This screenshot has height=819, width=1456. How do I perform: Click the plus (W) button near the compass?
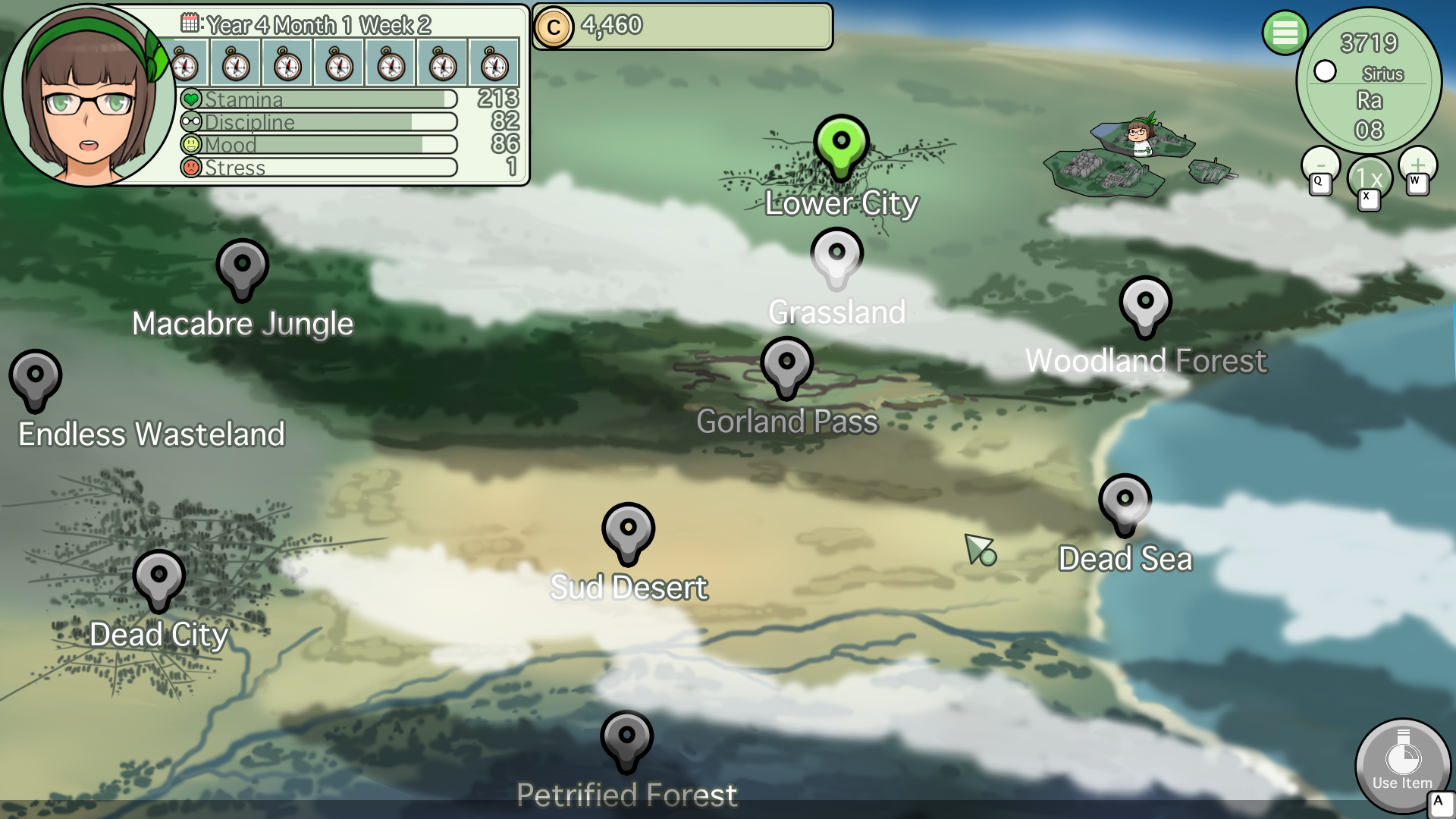coord(1417,165)
